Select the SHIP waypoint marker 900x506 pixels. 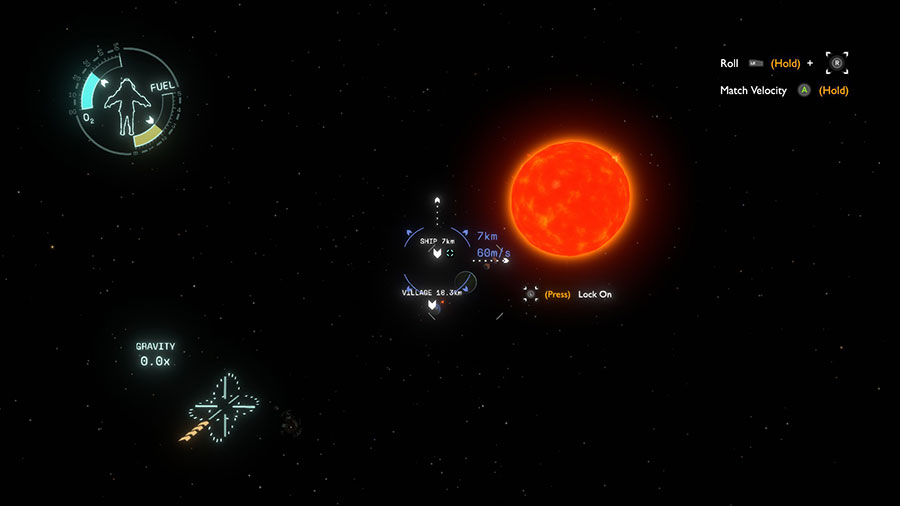click(437, 254)
